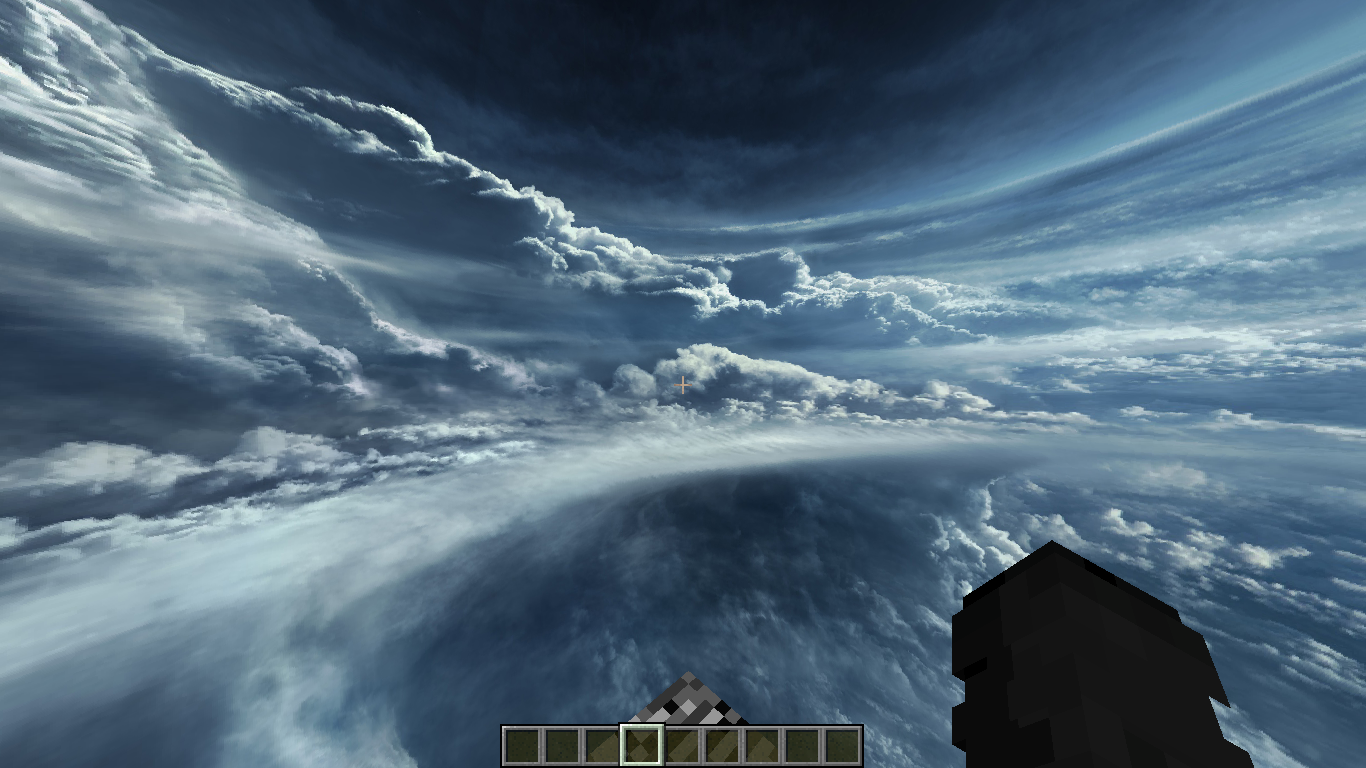
Task: Click the orange crosshair at screen center
Action: coord(682,384)
